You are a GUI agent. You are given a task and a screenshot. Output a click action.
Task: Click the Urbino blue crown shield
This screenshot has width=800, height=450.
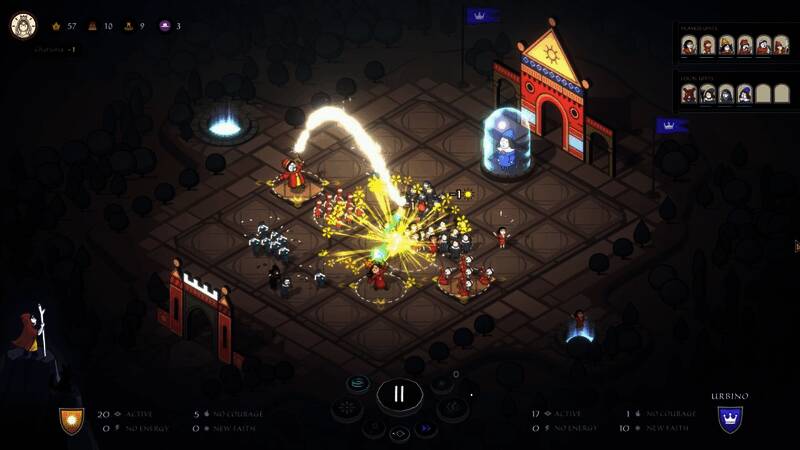[x=730, y=419]
